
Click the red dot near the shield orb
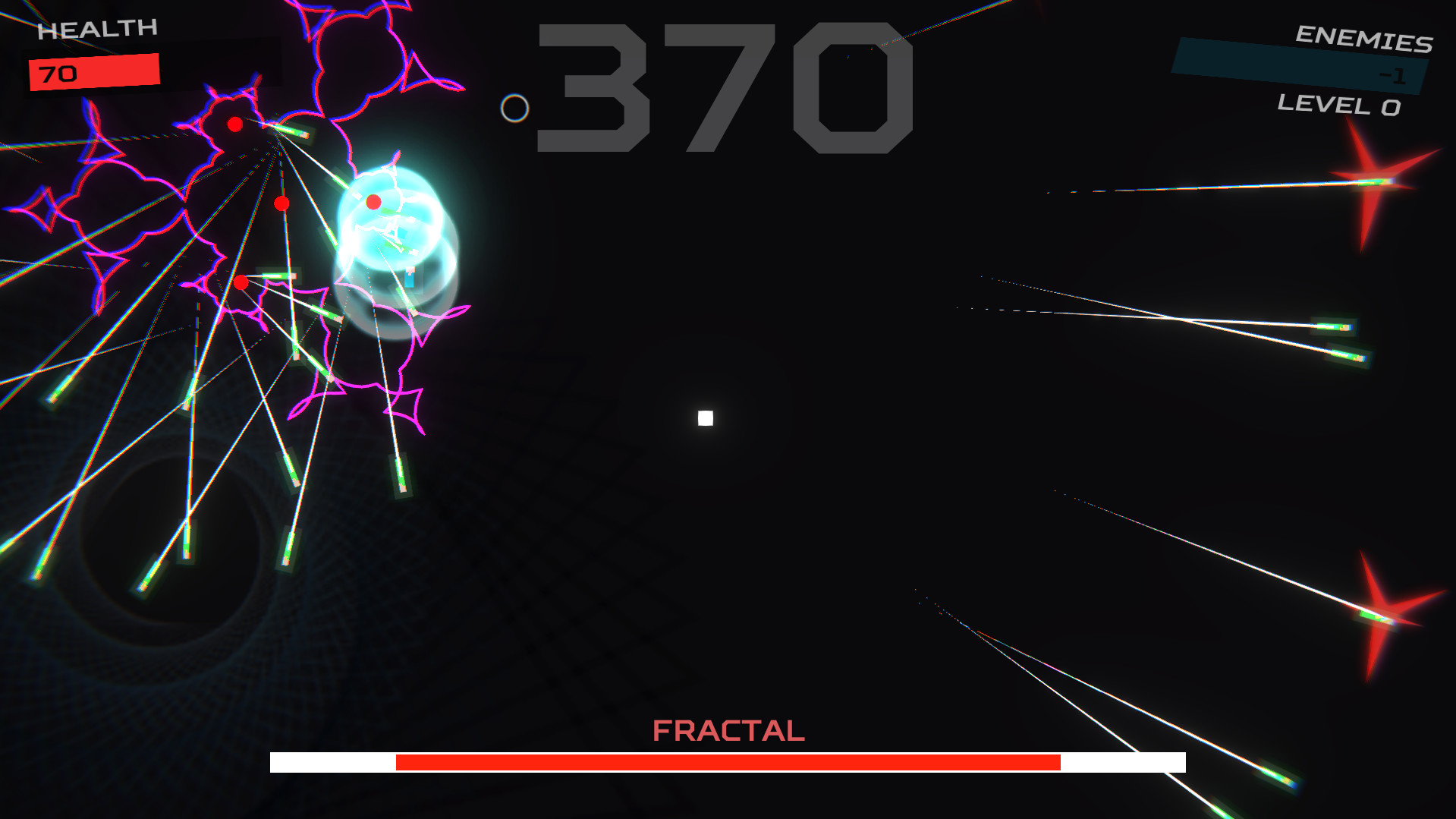point(373,201)
